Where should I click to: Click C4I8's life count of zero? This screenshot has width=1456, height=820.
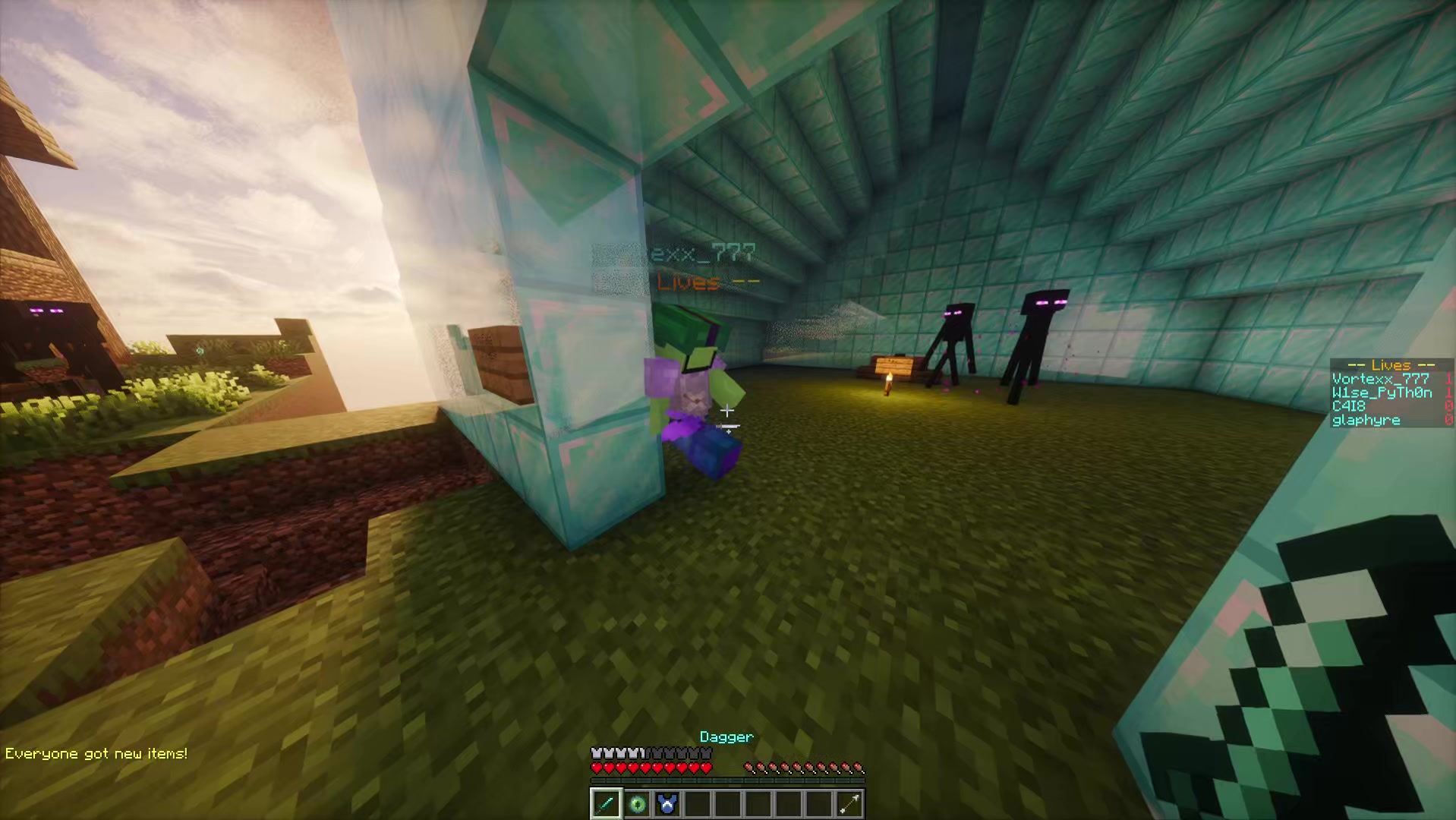click(1448, 405)
